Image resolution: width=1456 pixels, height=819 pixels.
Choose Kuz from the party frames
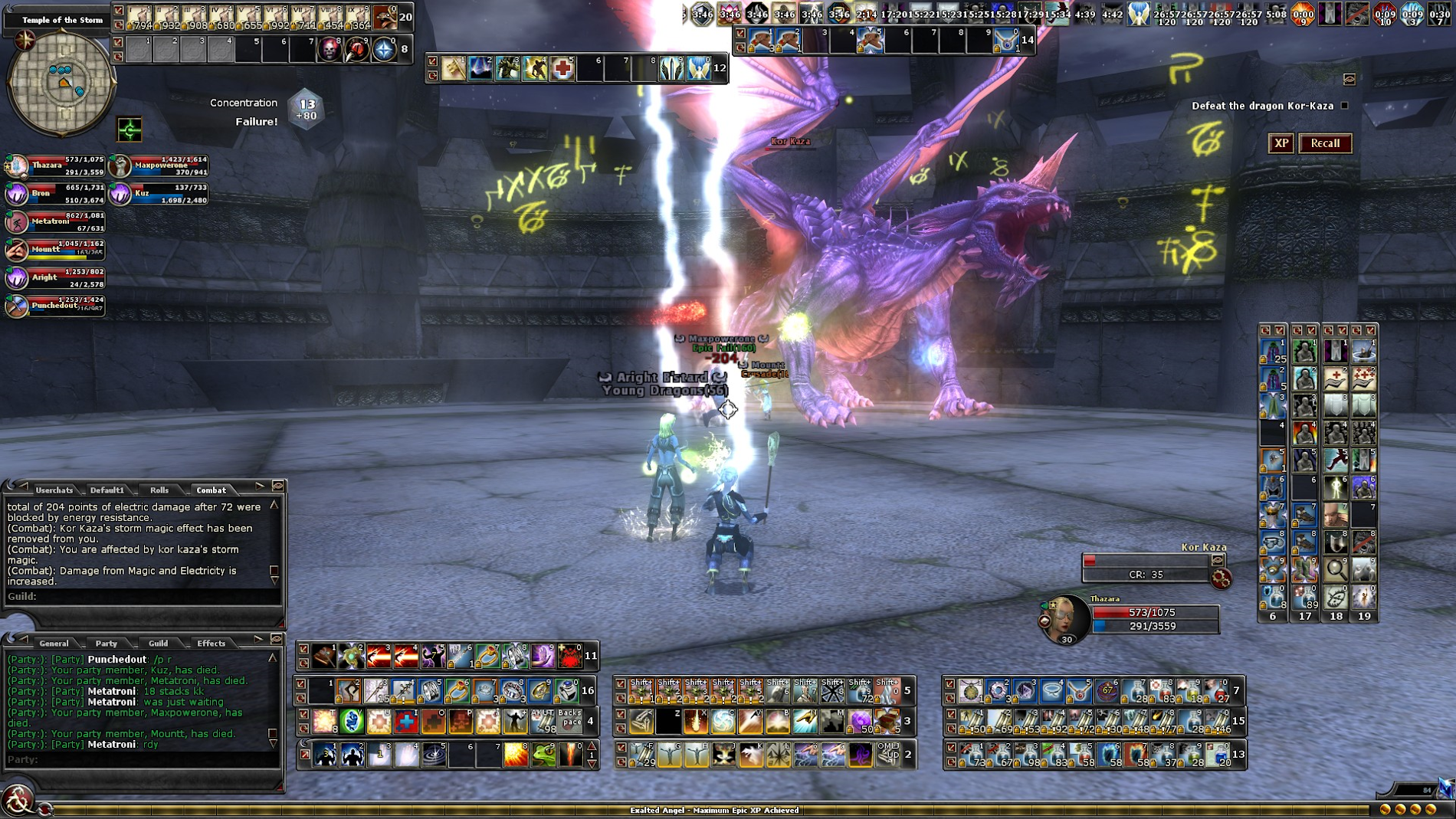pos(120,193)
